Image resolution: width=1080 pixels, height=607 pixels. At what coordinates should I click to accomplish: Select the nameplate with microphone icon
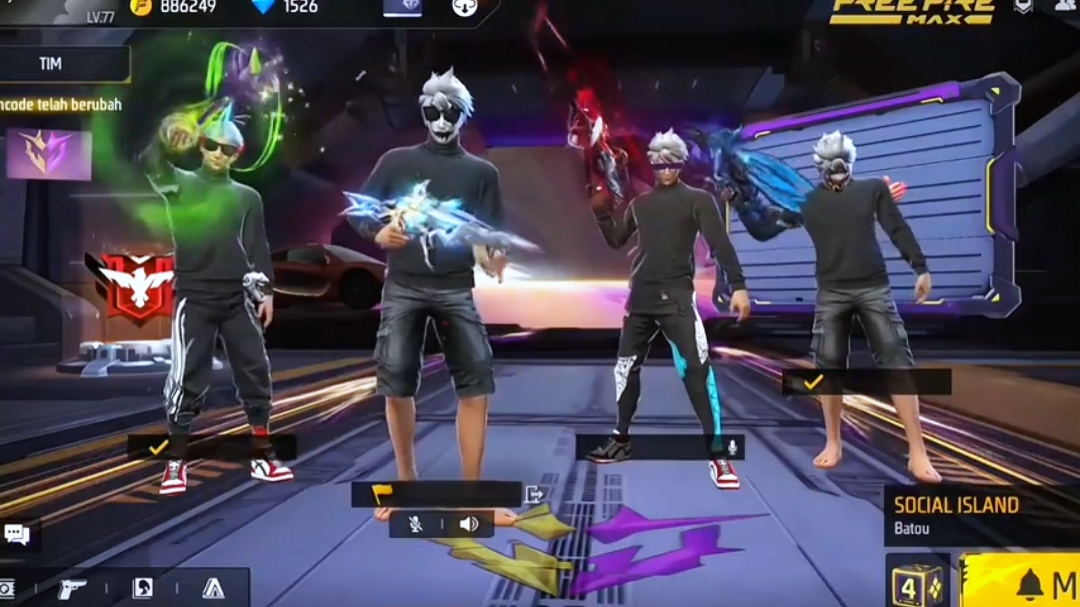(x=660, y=447)
